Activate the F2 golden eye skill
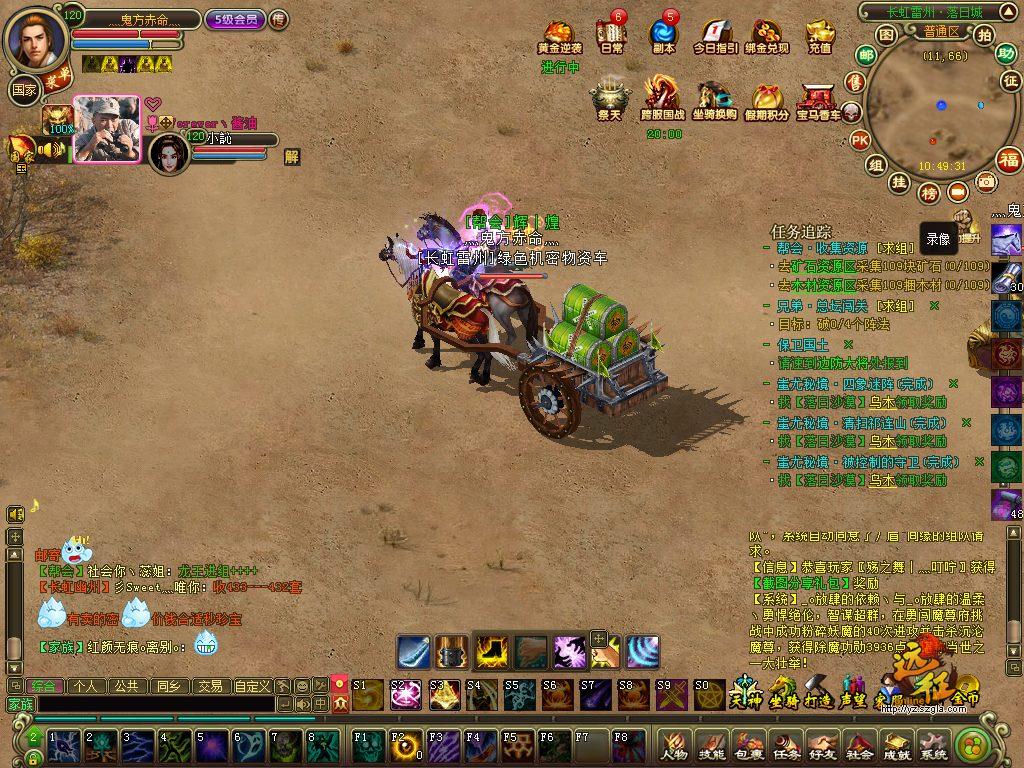 [404, 746]
